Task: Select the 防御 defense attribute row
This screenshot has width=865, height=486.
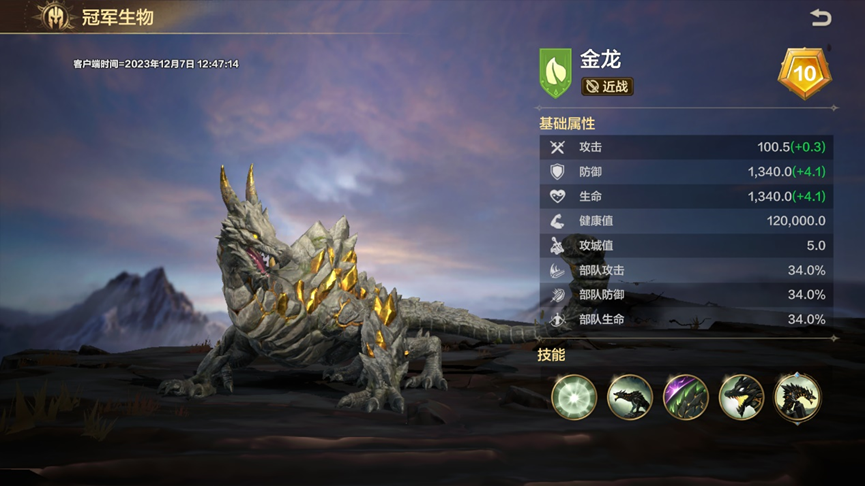Action: [686, 172]
